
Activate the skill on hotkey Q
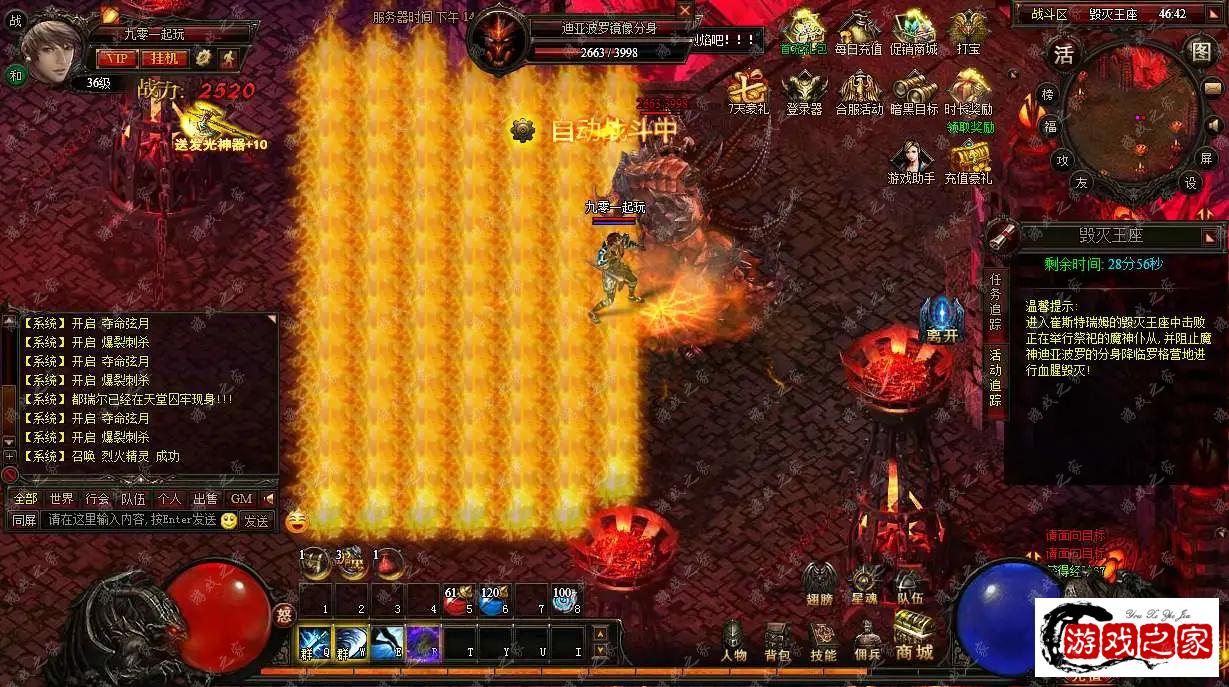pos(314,641)
